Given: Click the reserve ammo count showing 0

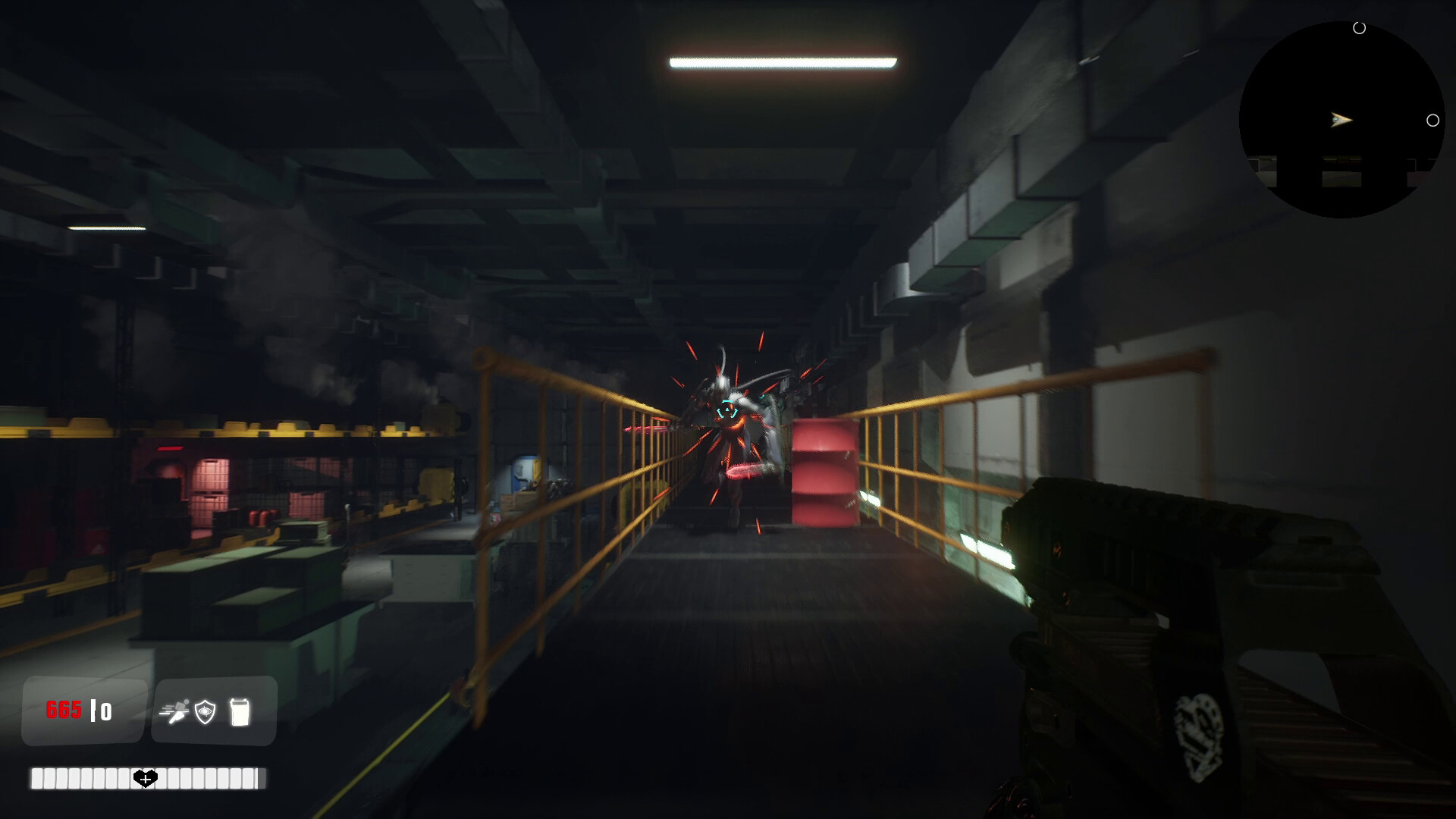Looking at the screenshot, I should (106, 711).
